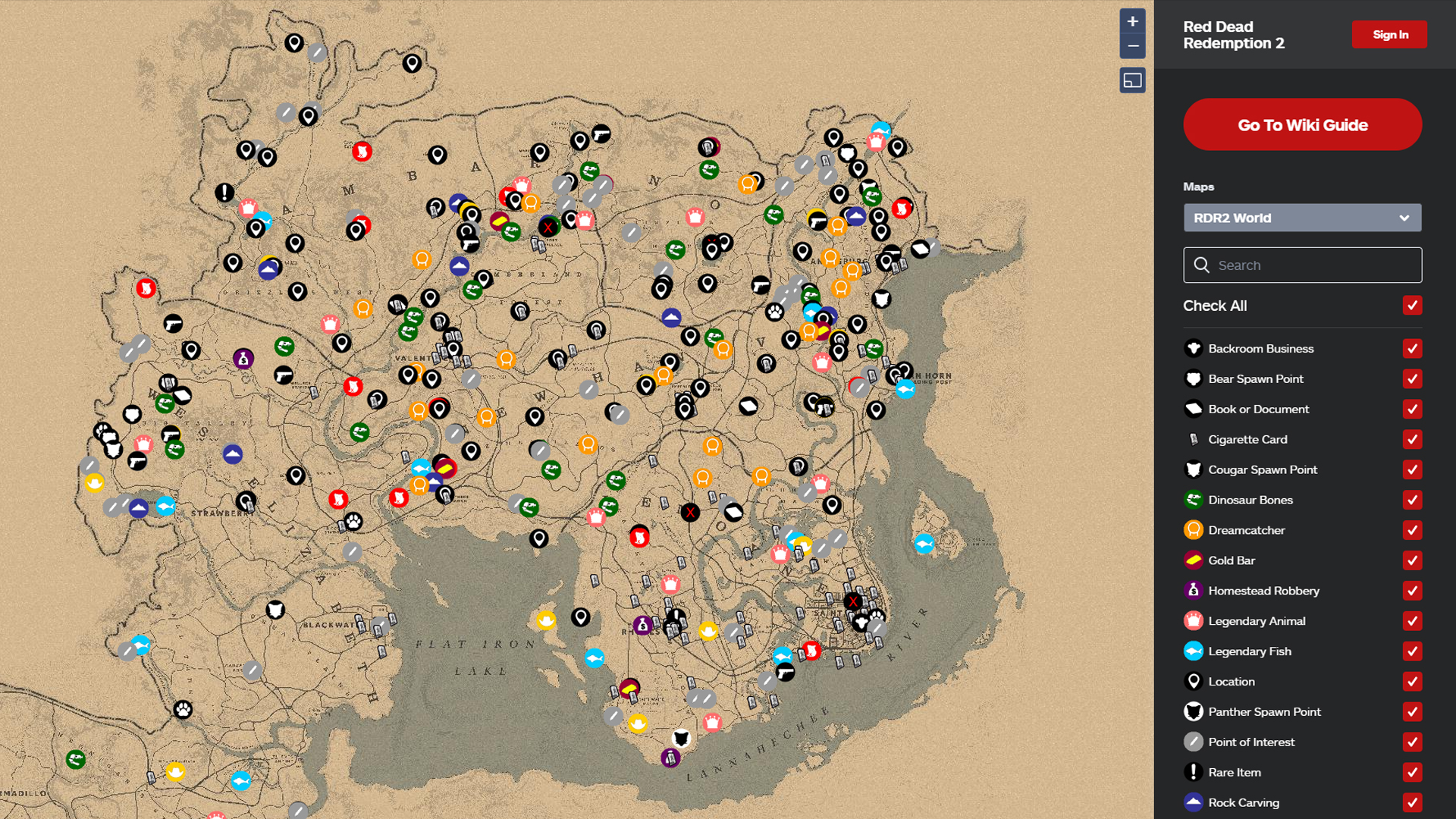This screenshot has width=1456, height=819.
Task: Click the Cougar Spawn Point icon
Action: [1193, 469]
